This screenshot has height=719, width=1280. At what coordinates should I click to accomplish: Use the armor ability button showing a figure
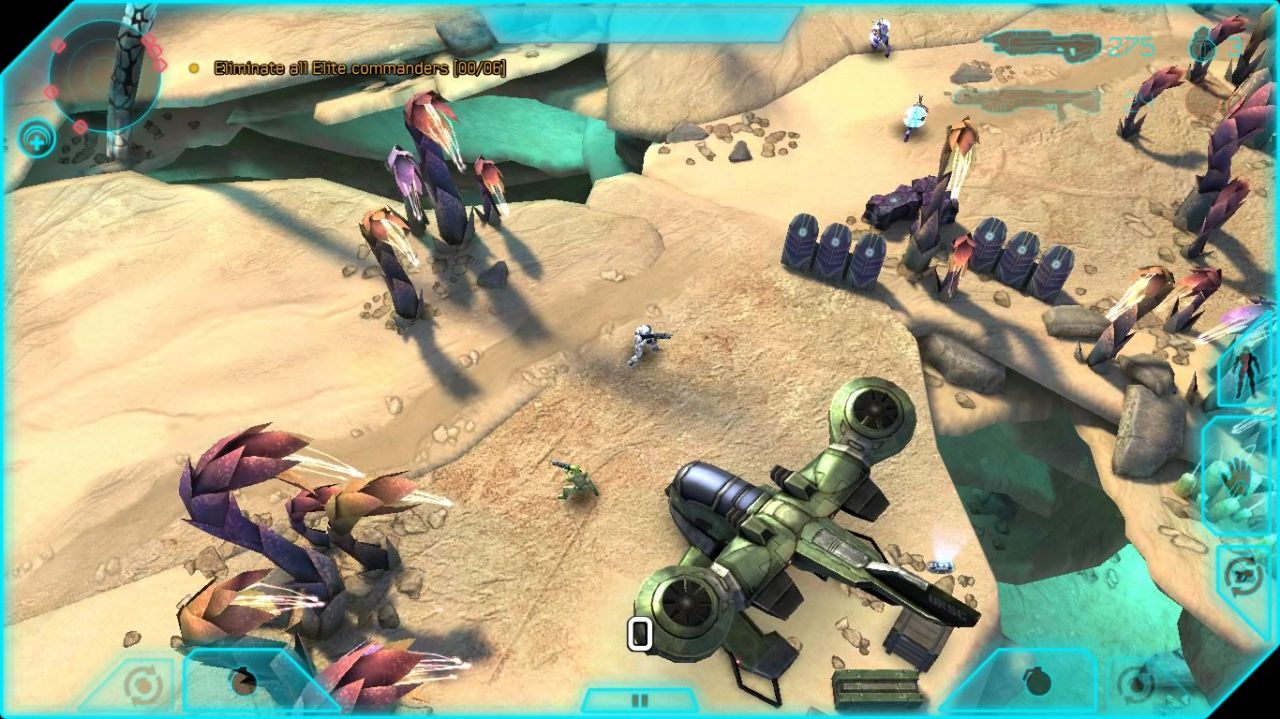pyautogui.click(x=1245, y=371)
